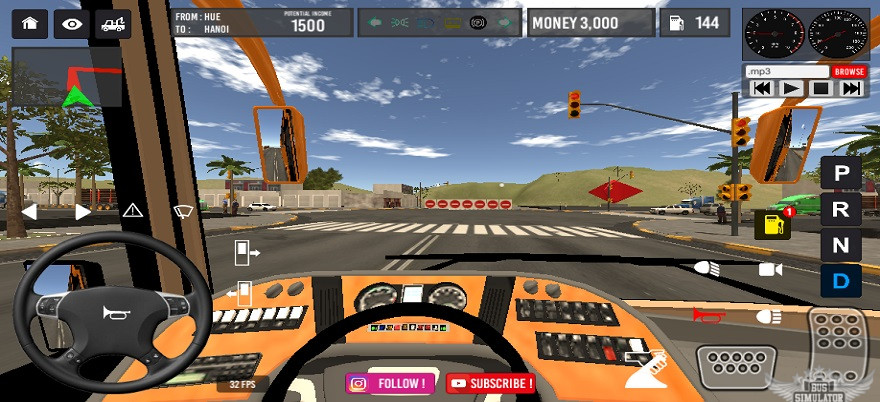Activate the left turn signal arrow
This screenshot has width=880, height=402.
point(29,211)
